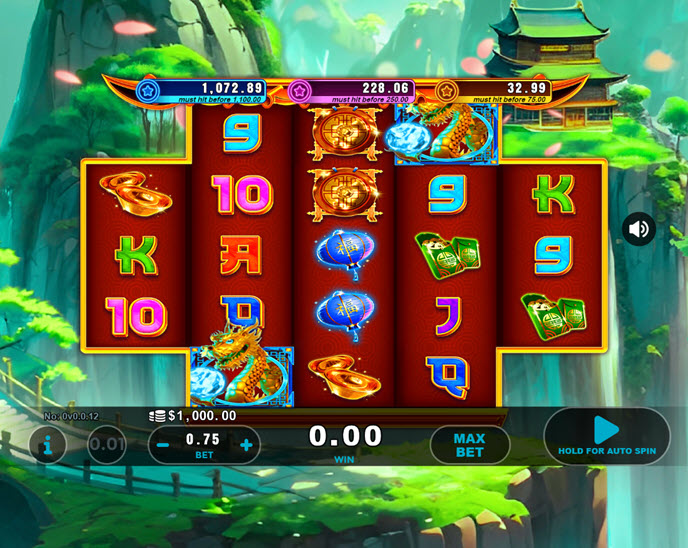This screenshot has width=688, height=548.
Task: Decrease the bet with the minus button
Action: click(162, 444)
